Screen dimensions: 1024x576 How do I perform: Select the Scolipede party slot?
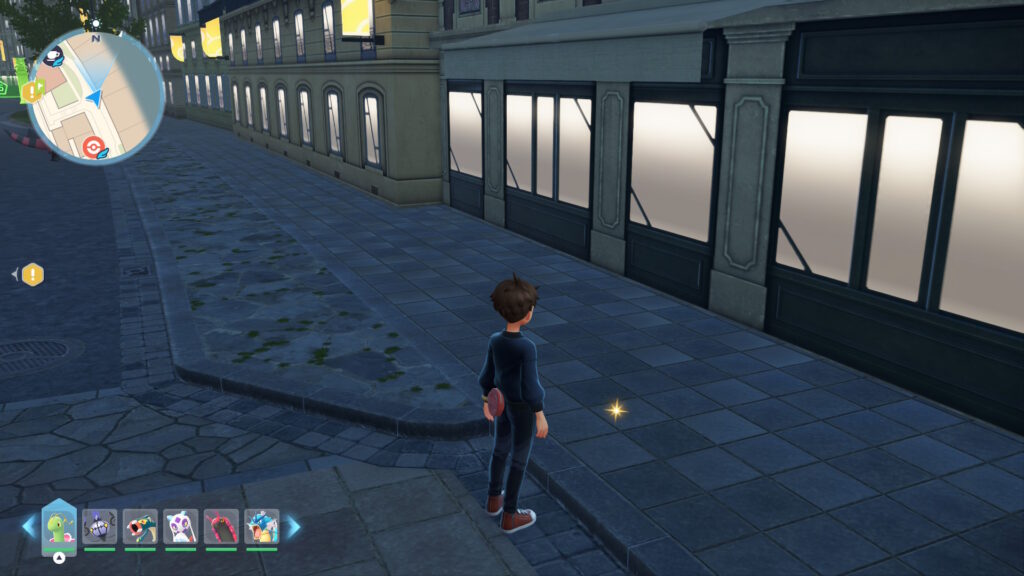click(221, 526)
